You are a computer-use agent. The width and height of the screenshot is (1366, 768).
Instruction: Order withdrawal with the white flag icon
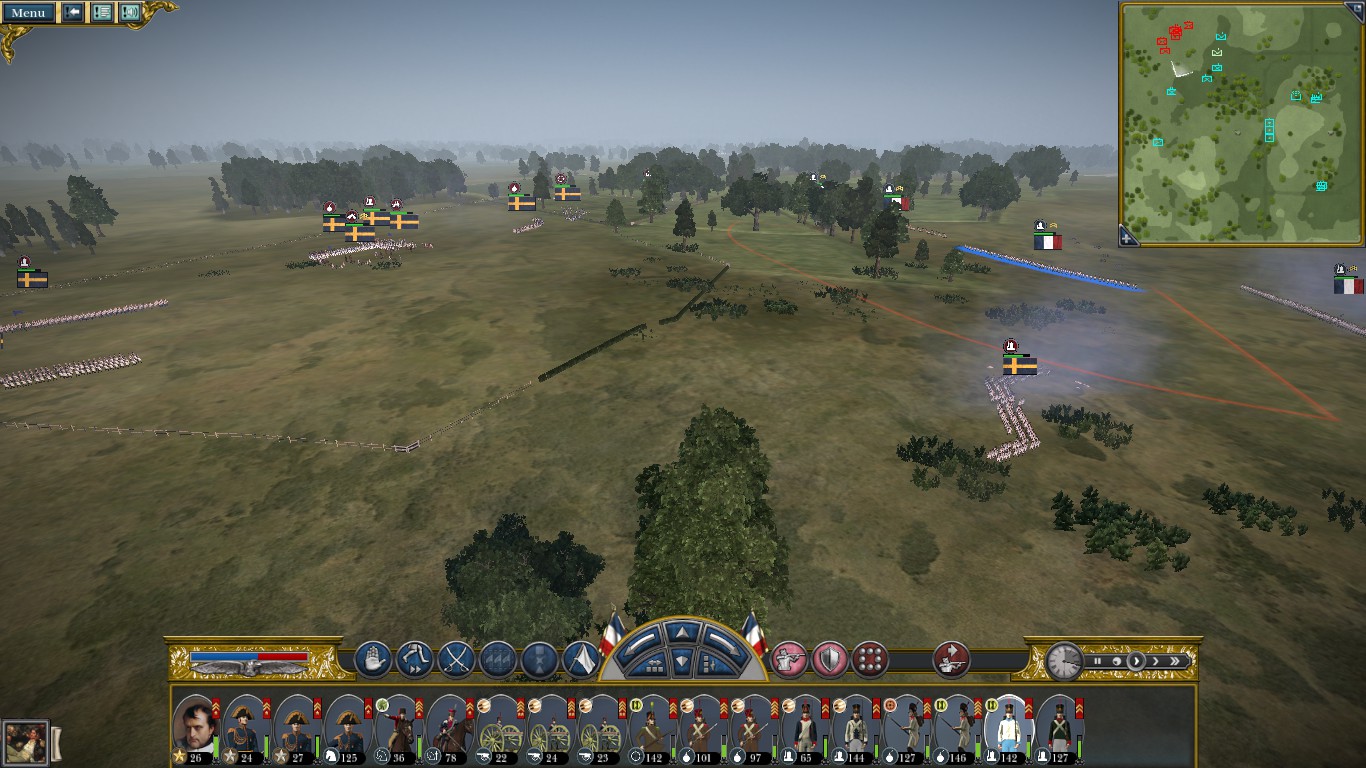tap(581, 660)
